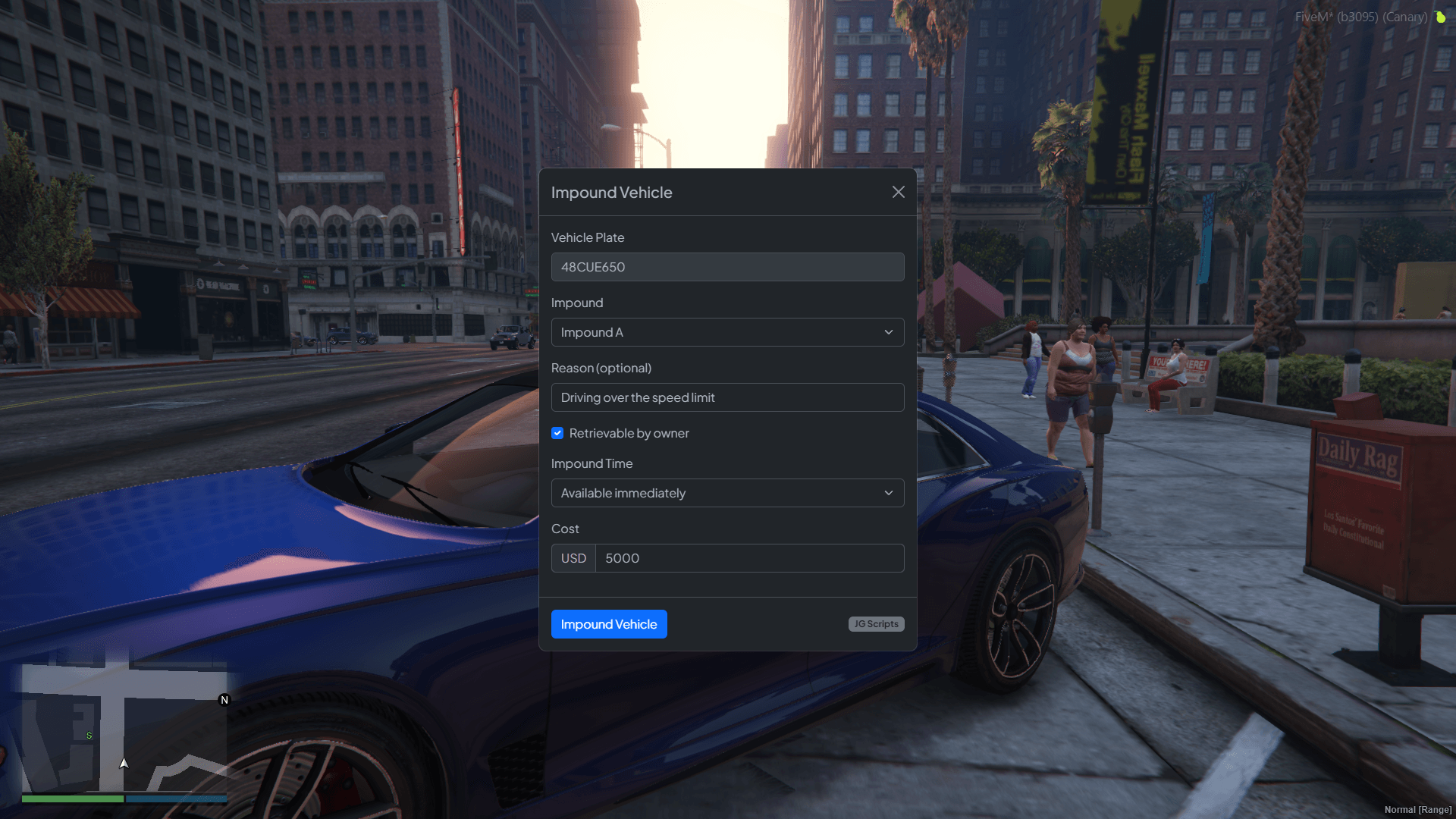Click the USD currency label in the Cost field
1456x819 pixels.
(x=573, y=557)
